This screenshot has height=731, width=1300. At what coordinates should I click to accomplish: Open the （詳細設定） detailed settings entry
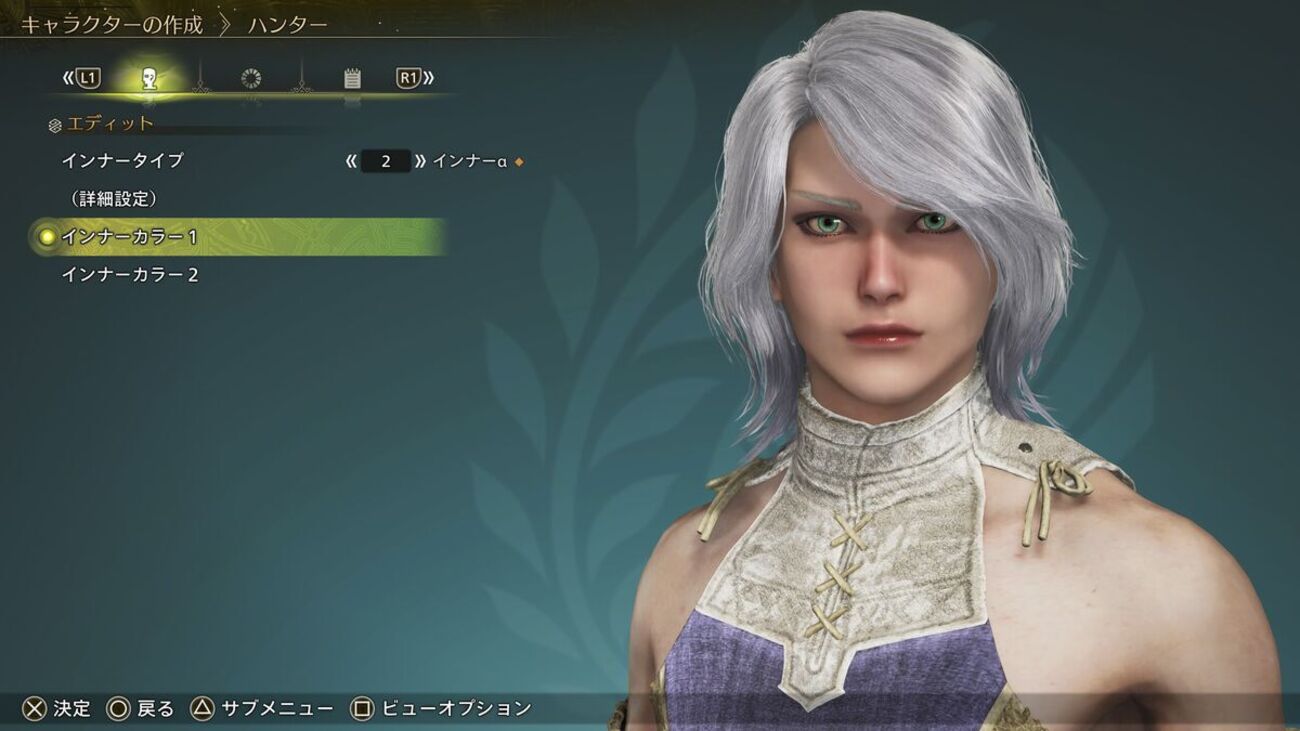coord(114,199)
